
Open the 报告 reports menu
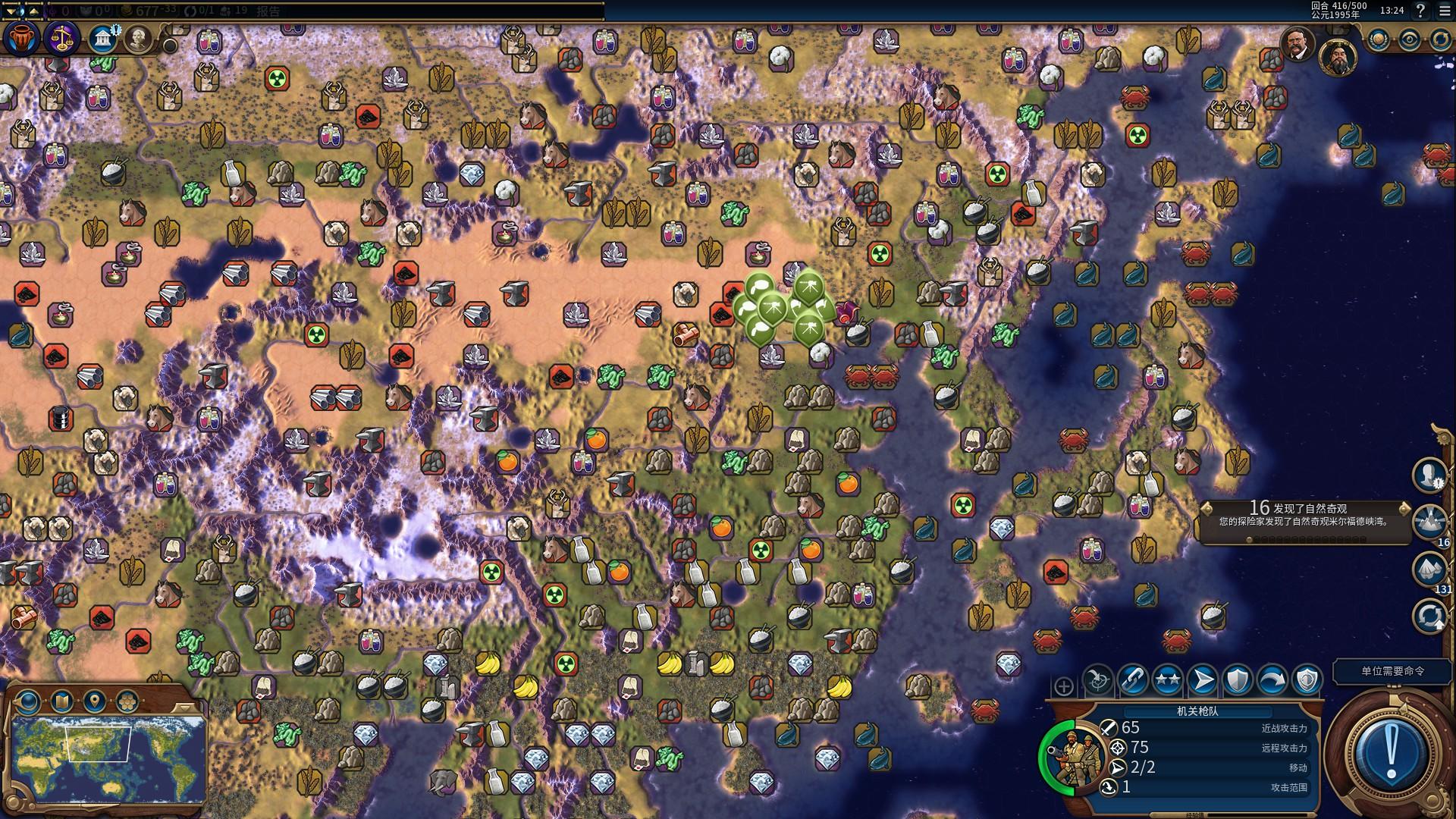268,11
